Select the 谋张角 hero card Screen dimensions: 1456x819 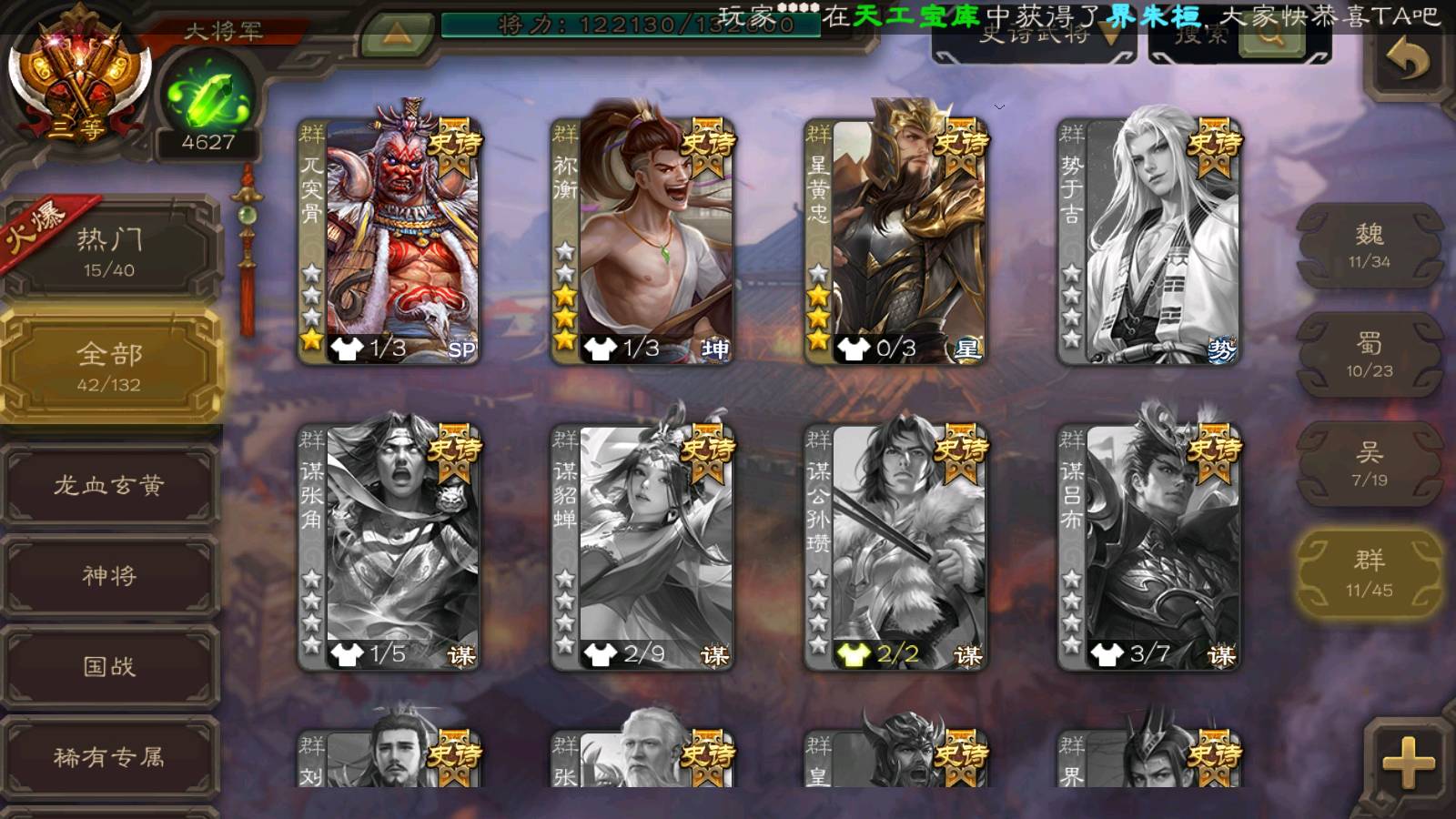(x=389, y=547)
